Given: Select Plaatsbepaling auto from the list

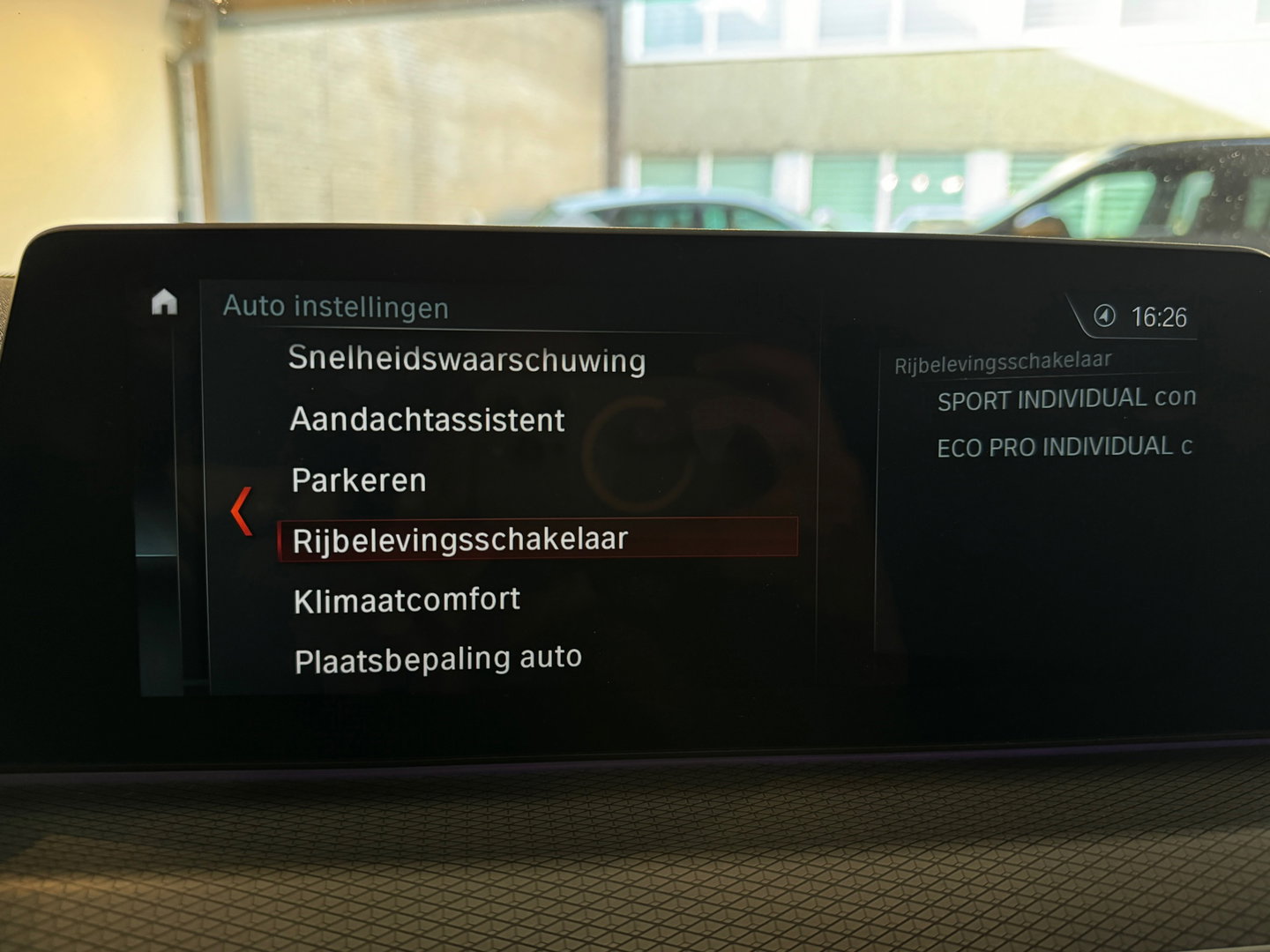Looking at the screenshot, I should tap(437, 656).
